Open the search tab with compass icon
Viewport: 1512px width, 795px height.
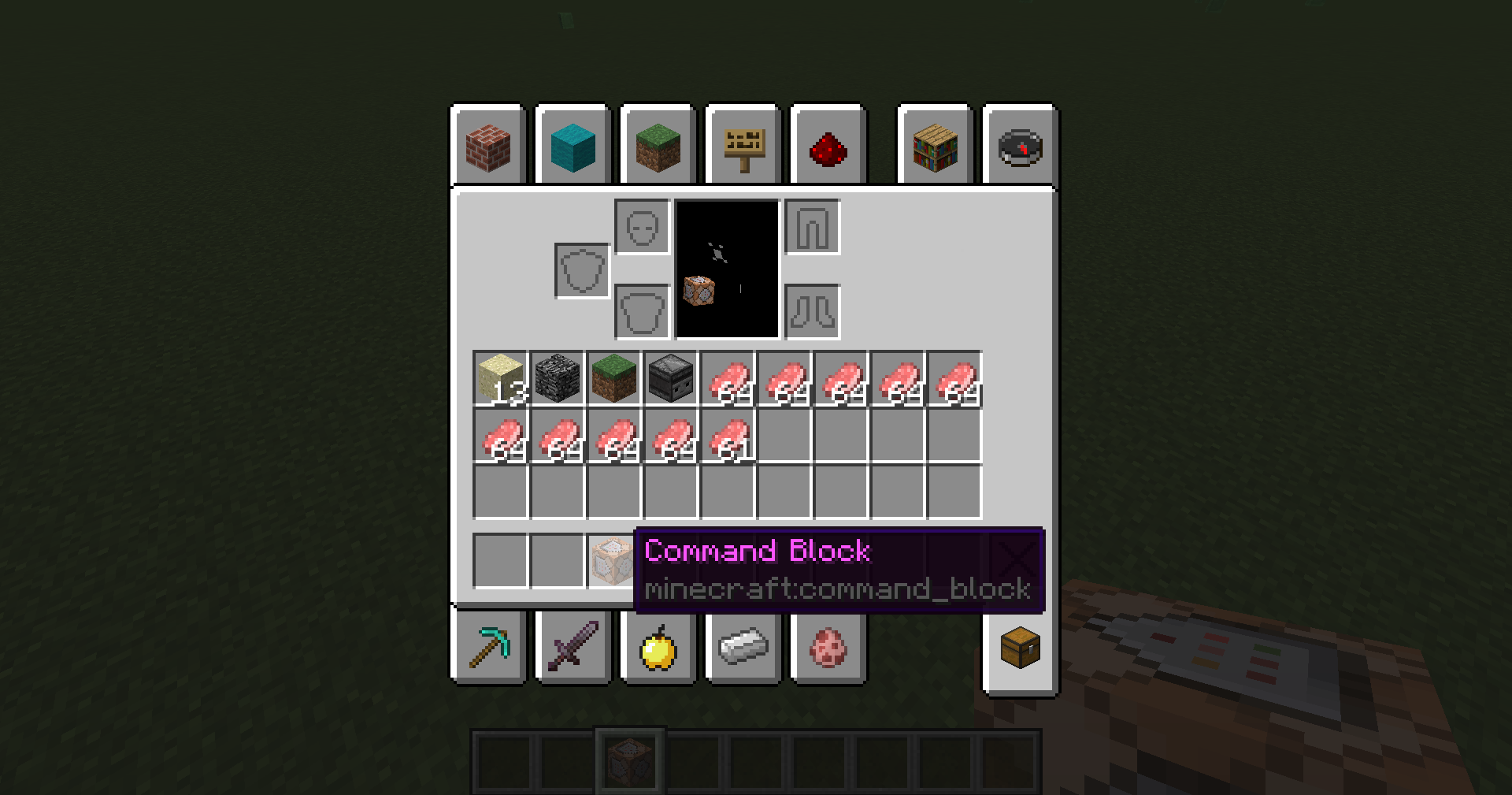[1020, 147]
